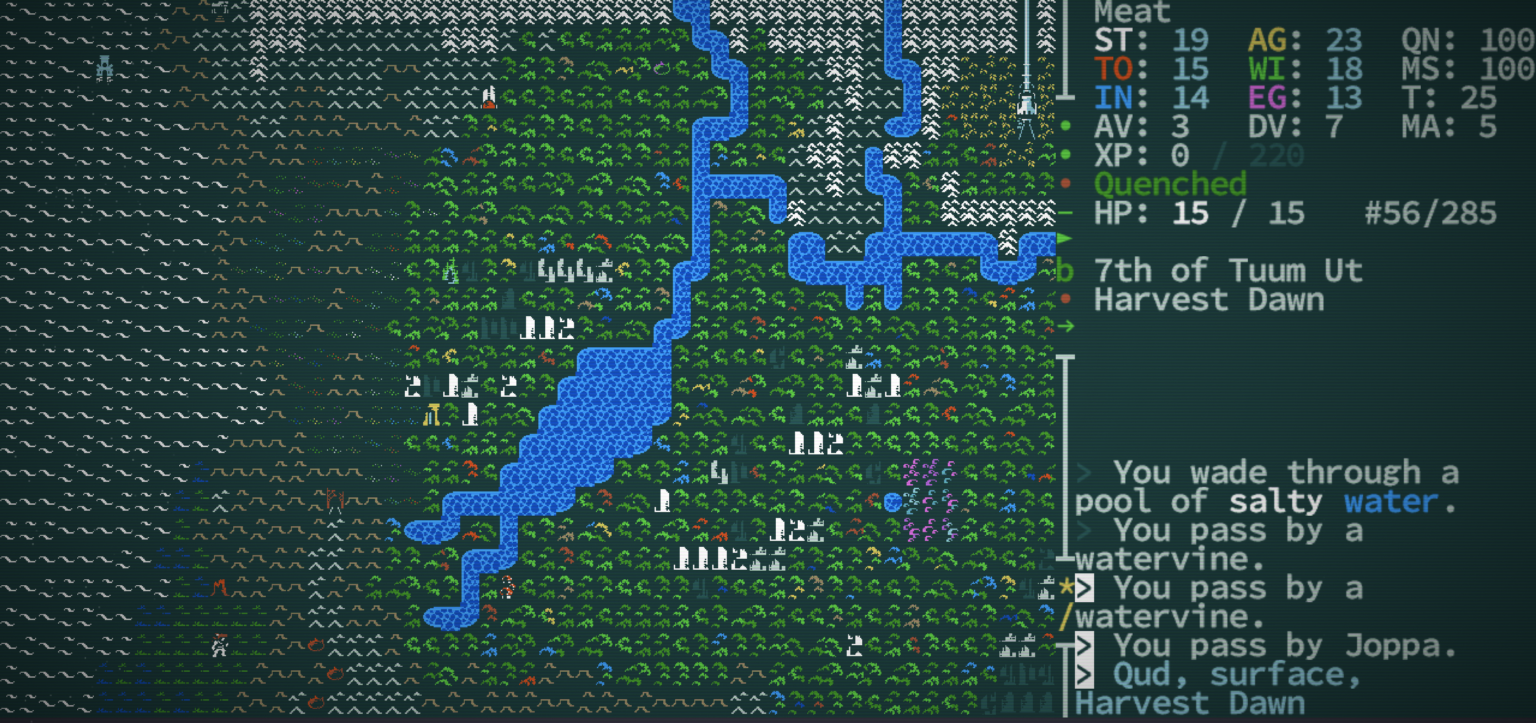1536x723 pixels.
Task: Click the #56/285 dram counter
Action: click(x=1430, y=213)
